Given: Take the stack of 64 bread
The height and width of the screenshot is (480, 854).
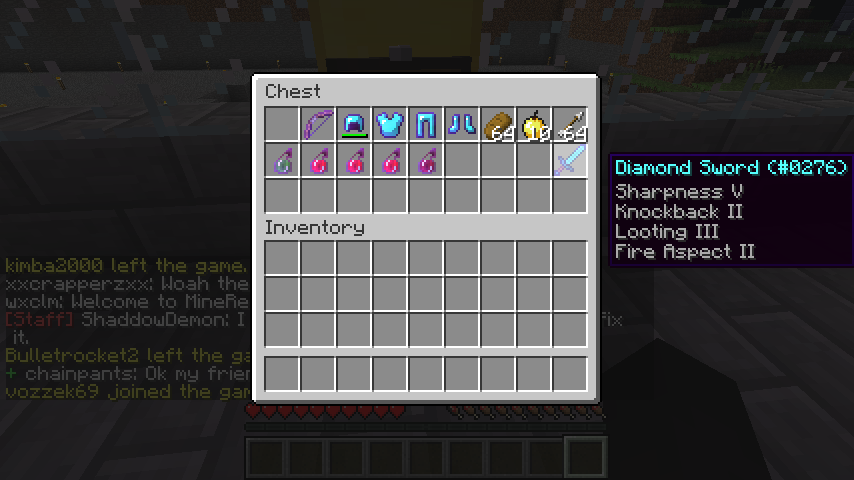Looking at the screenshot, I should coord(498,125).
